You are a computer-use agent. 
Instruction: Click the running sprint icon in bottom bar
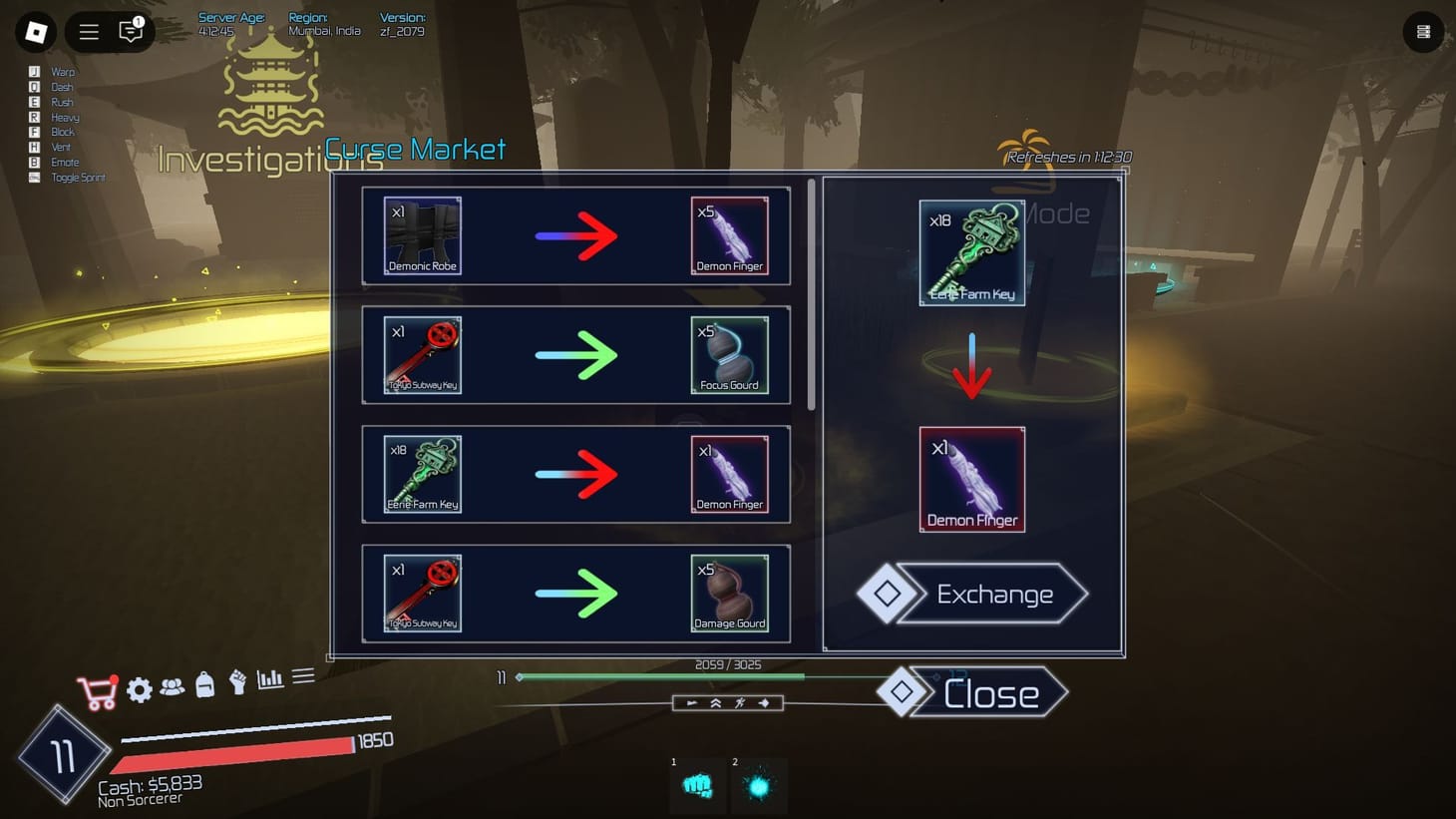click(x=740, y=702)
